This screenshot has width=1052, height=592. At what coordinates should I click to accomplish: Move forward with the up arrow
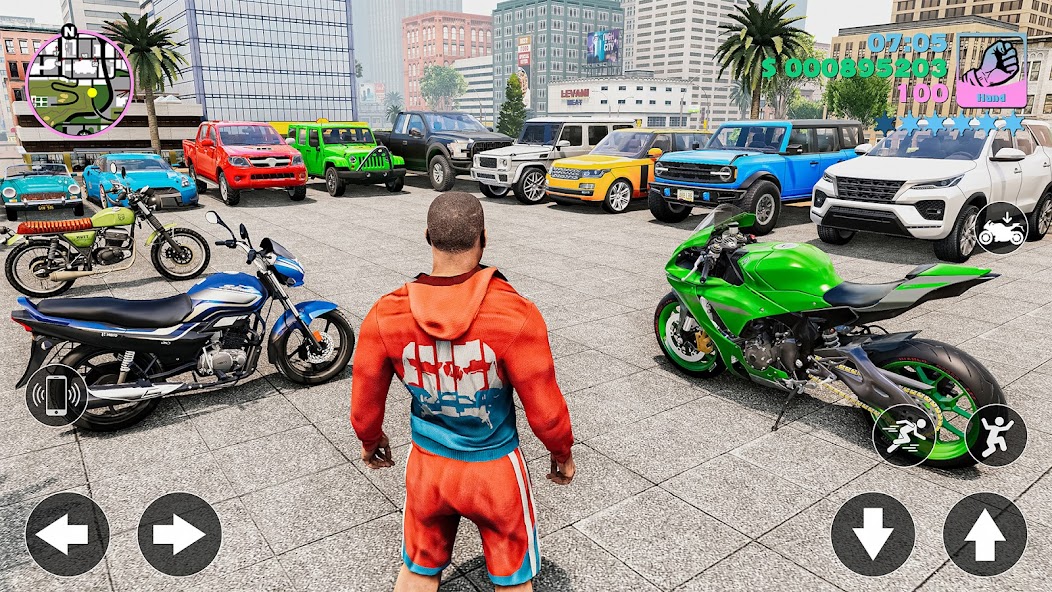tap(985, 534)
